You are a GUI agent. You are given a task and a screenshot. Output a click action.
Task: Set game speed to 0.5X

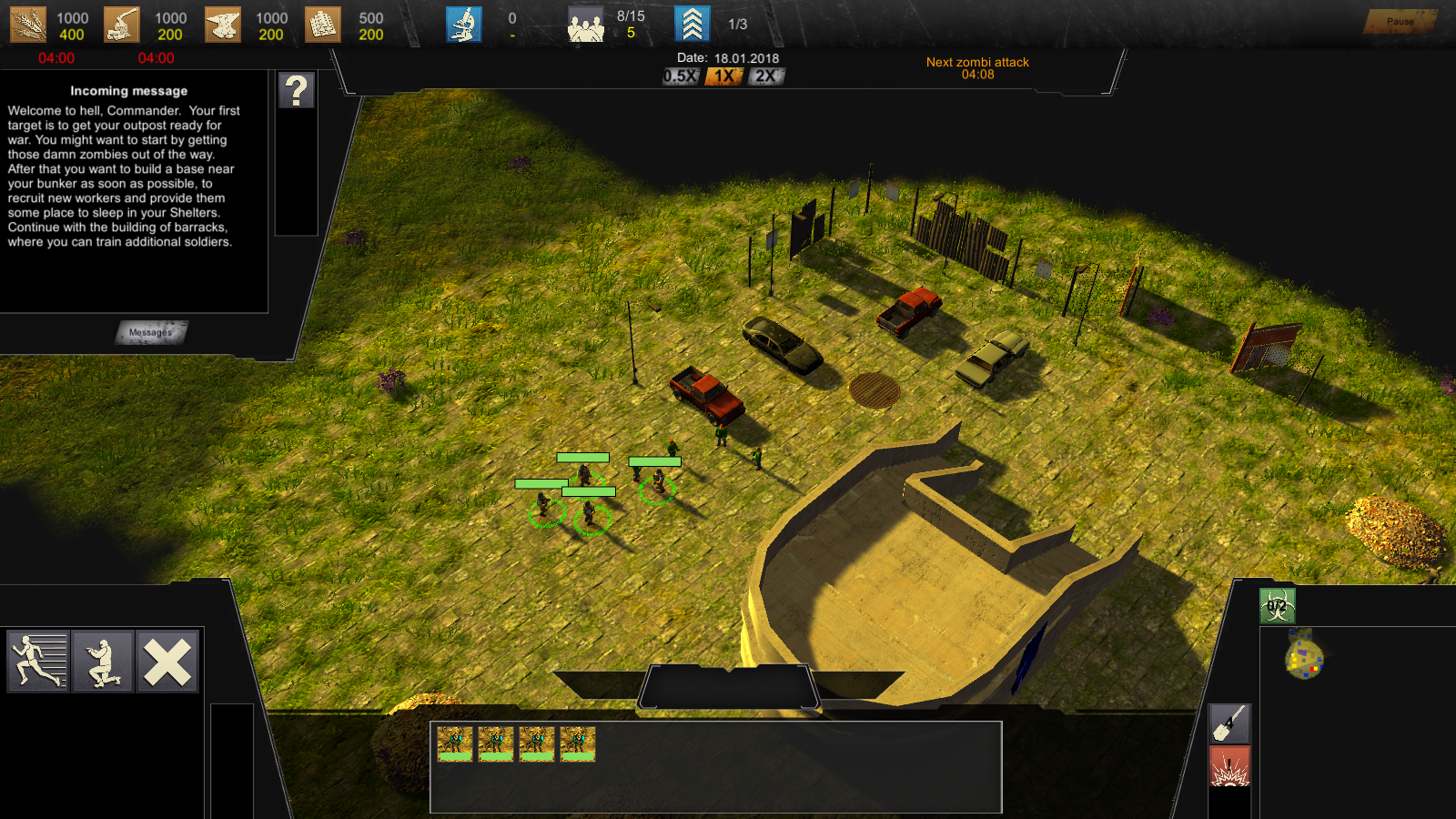tap(681, 76)
